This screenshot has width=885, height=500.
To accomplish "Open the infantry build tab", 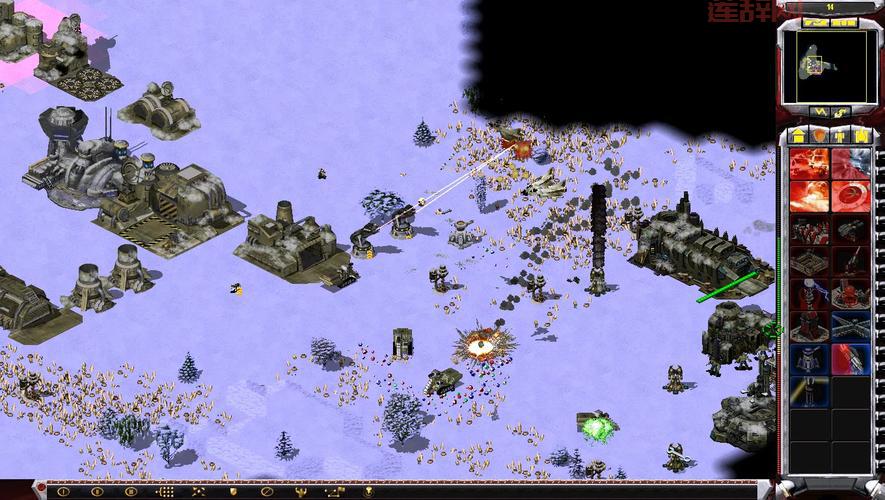I will (x=841, y=134).
